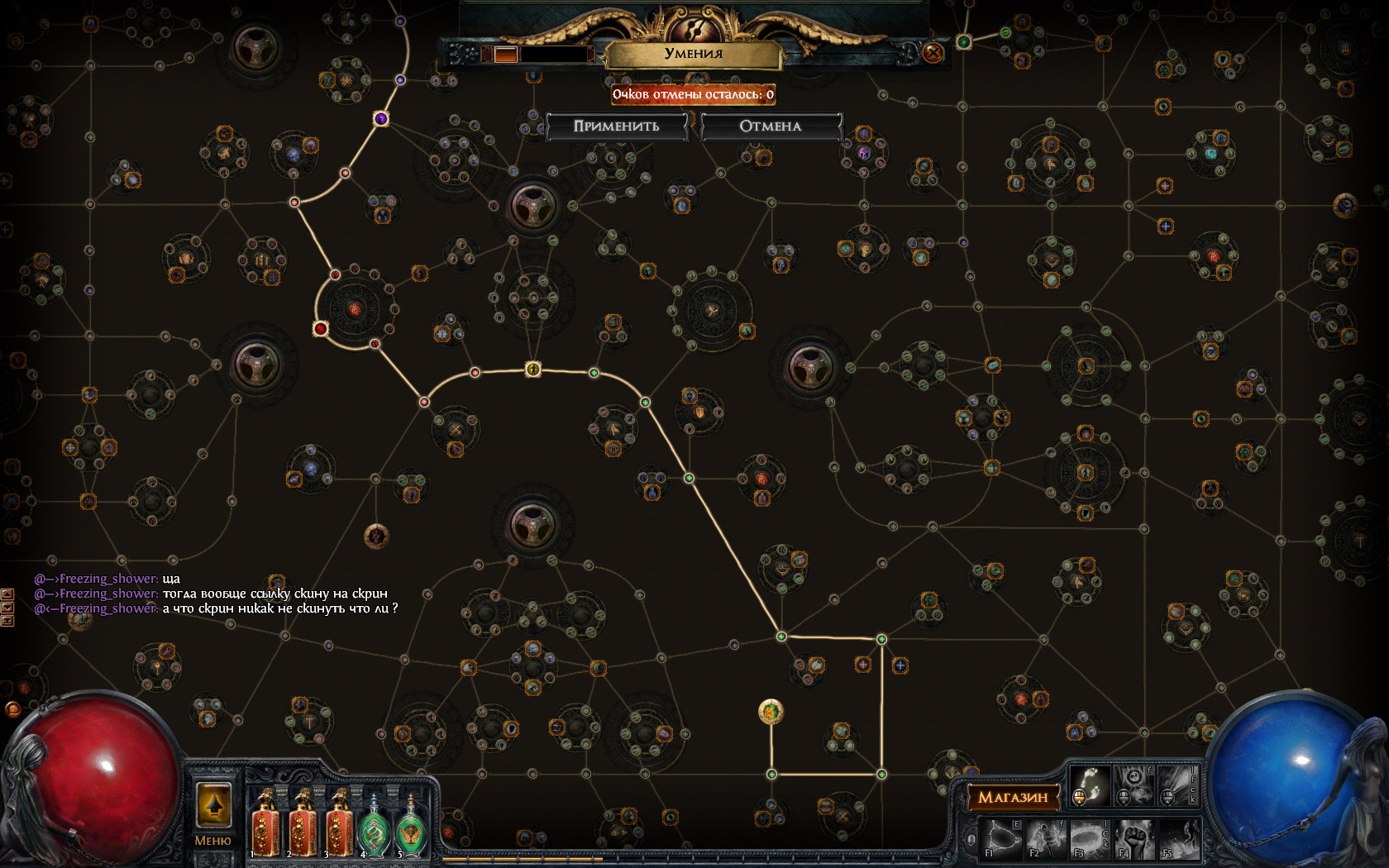Viewport: 1389px width, 868px height.
Task: Select the F2 glowing figure skill
Action: coord(1046,837)
